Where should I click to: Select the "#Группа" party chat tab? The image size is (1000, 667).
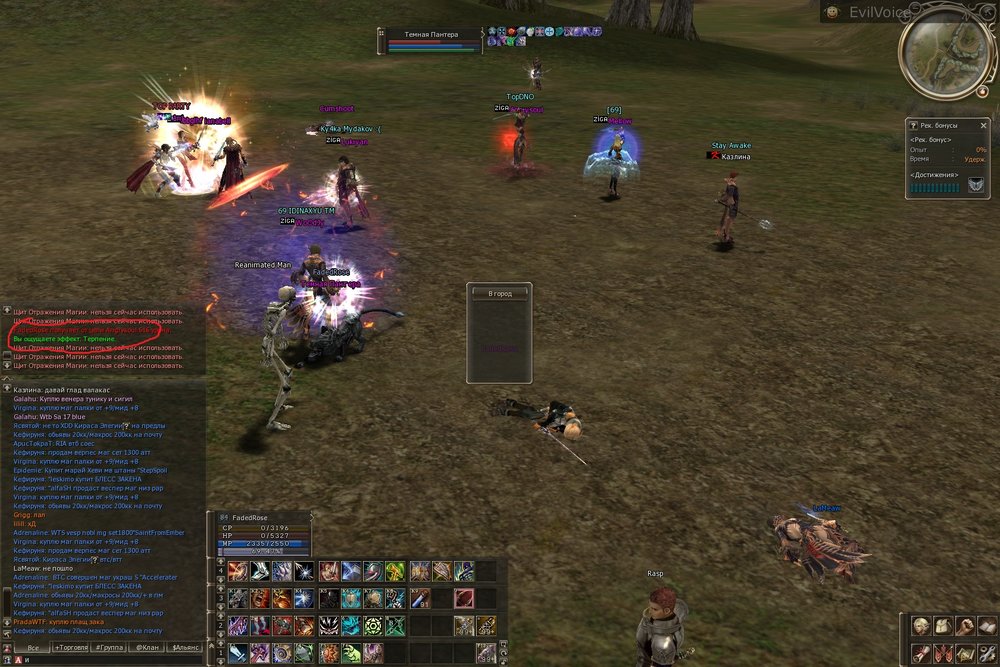click(110, 648)
